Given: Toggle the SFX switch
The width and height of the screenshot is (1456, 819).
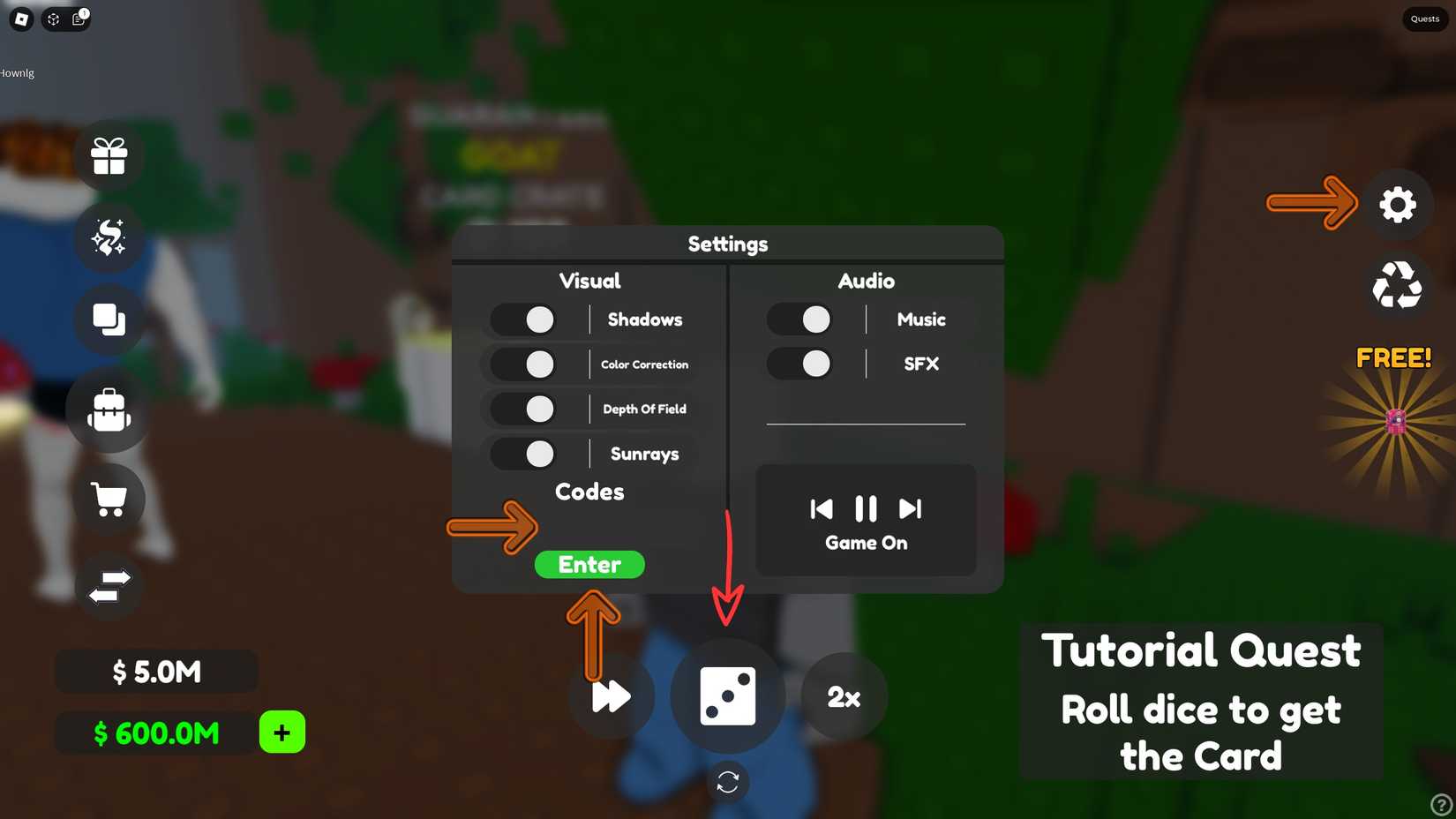Looking at the screenshot, I should (799, 364).
